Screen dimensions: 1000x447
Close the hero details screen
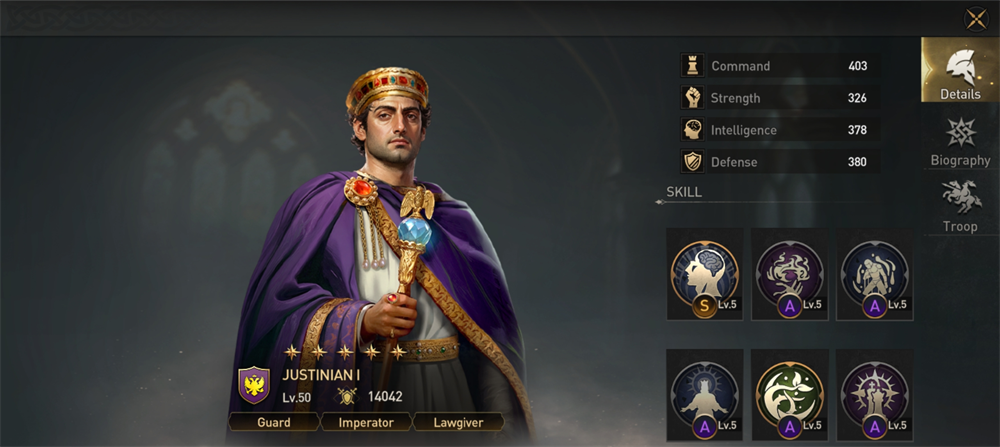pos(976,19)
